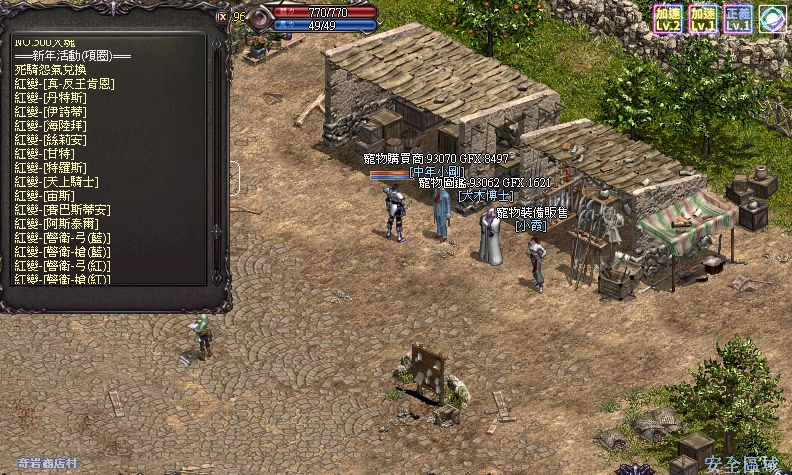This screenshot has width=792, height=475.
Task: Select 紅變-[警衛-槍(藍)] entry
Action: point(62,251)
